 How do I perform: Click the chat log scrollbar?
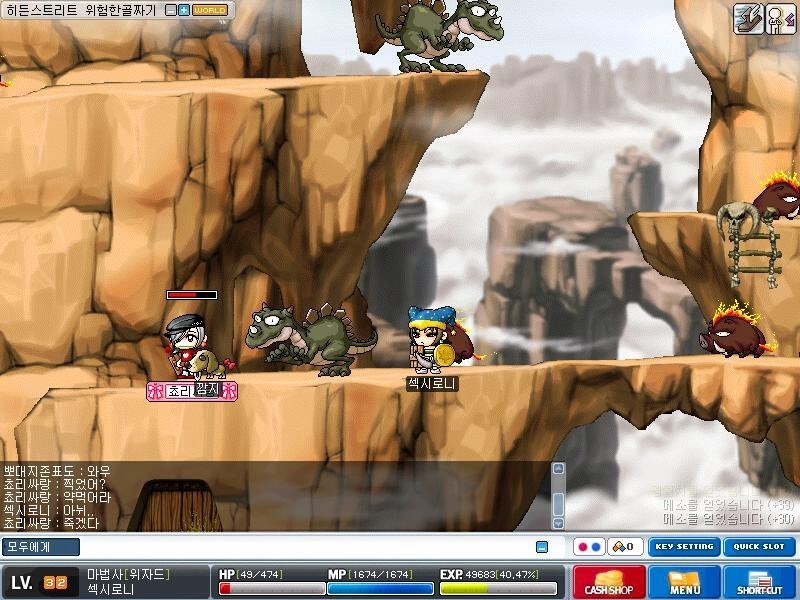tap(559, 496)
